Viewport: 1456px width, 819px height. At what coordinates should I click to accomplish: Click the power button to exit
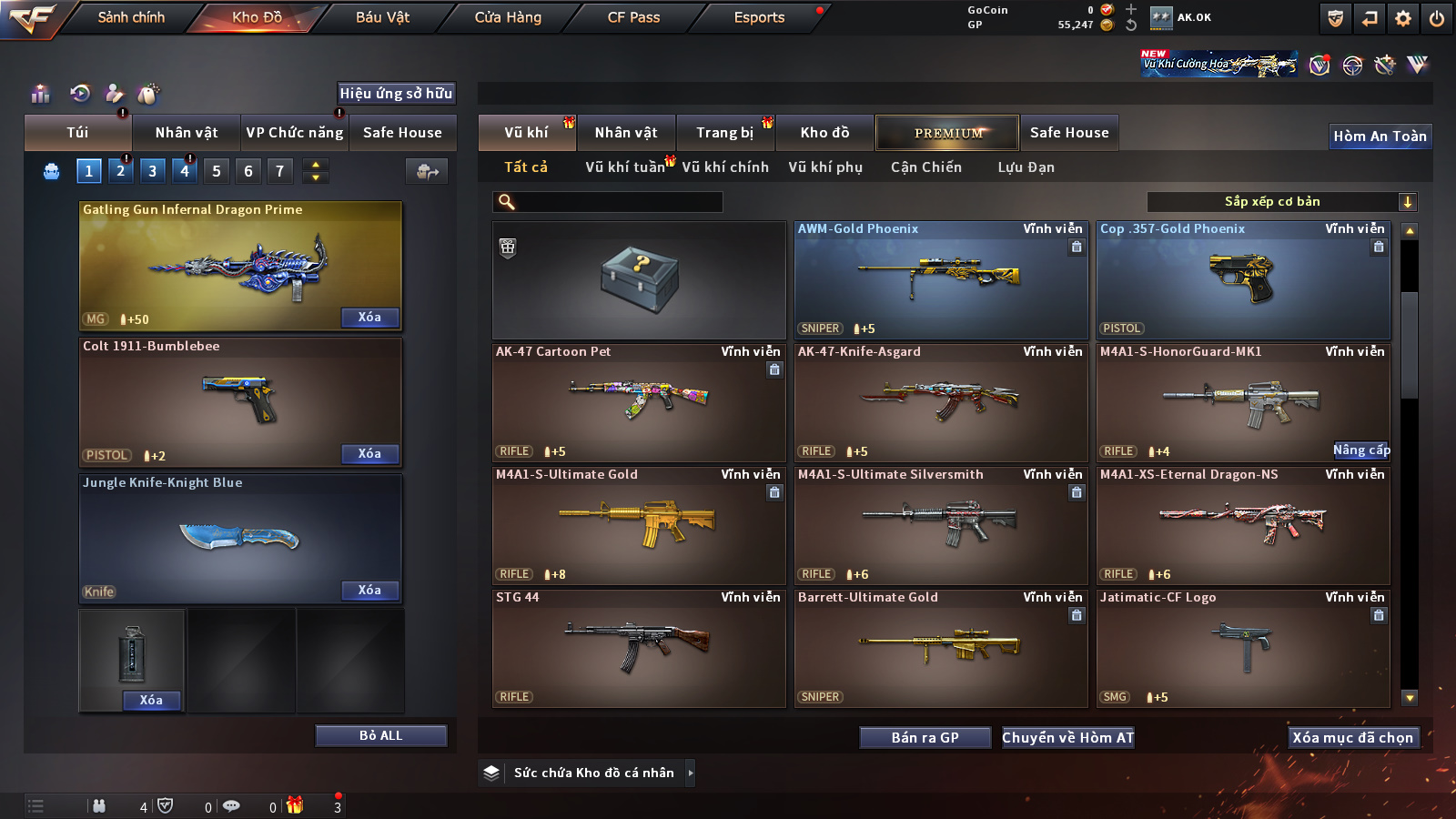1436,18
